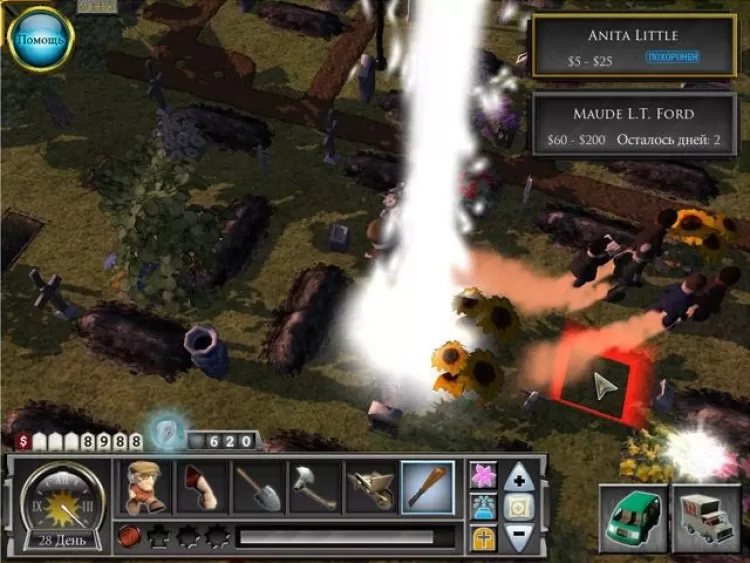Open the pink flower decorations category
The width and height of the screenshot is (750, 563).
[483, 474]
